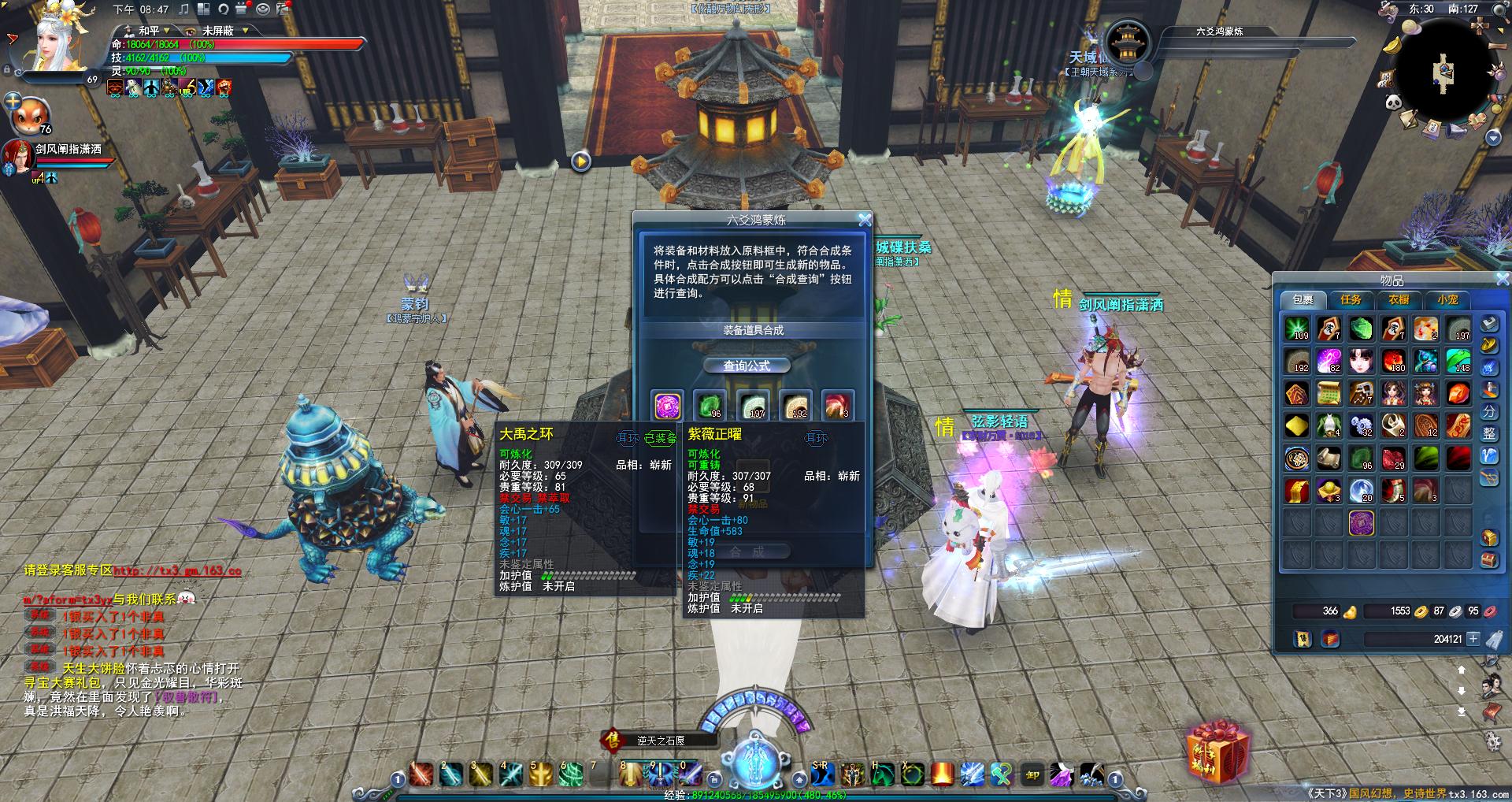Click the 查询公式 formula lookup button
This screenshot has width=1512, height=802.
(747, 366)
